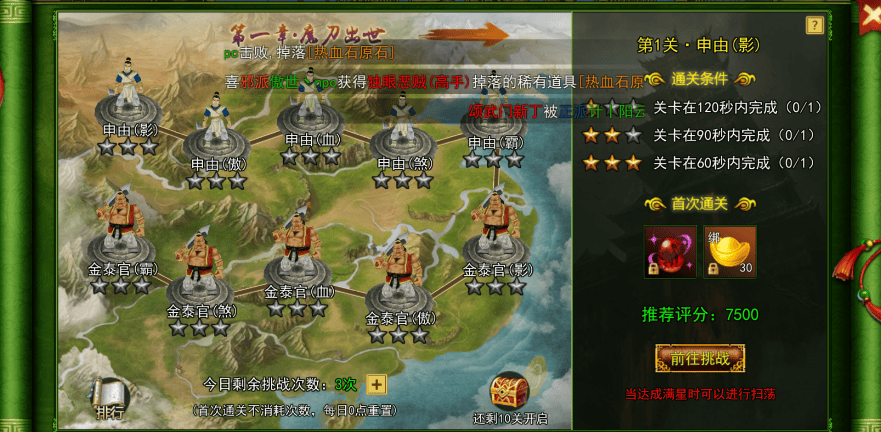
Task: Inspect the gold ingot reward slot
Action: coord(730,252)
